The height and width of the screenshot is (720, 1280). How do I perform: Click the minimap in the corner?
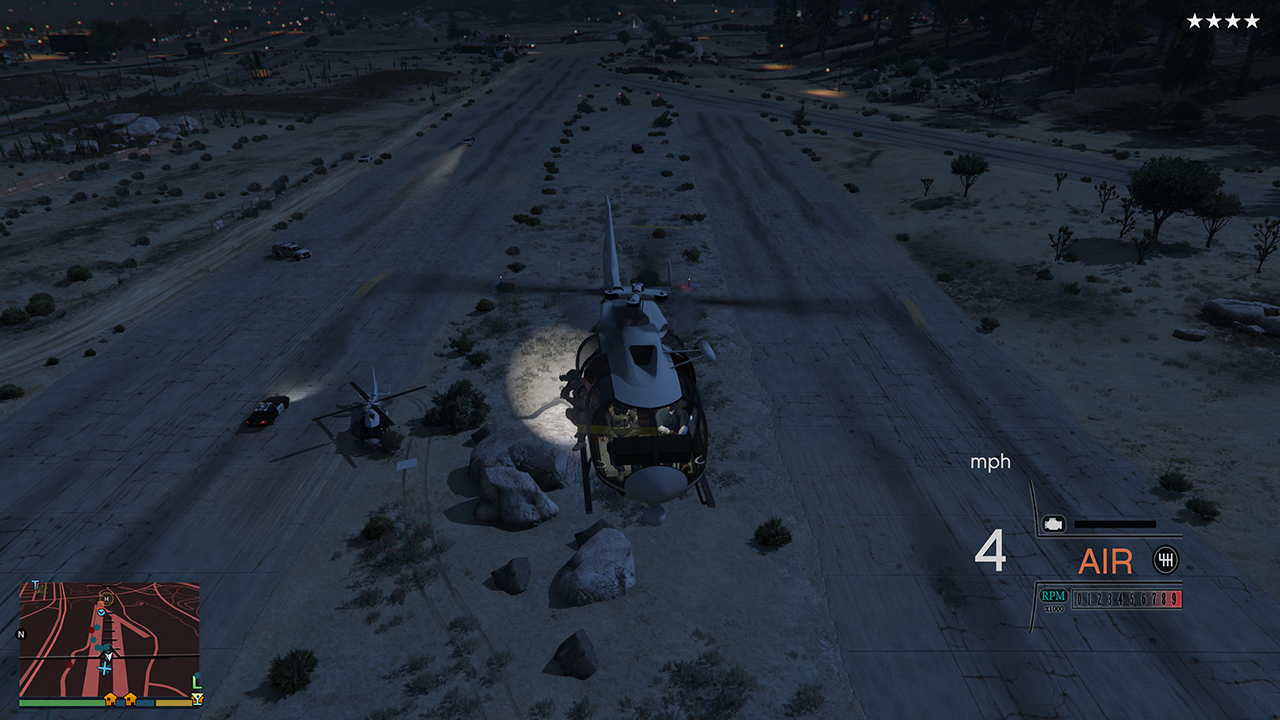pyautogui.click(x=109, y=640)
